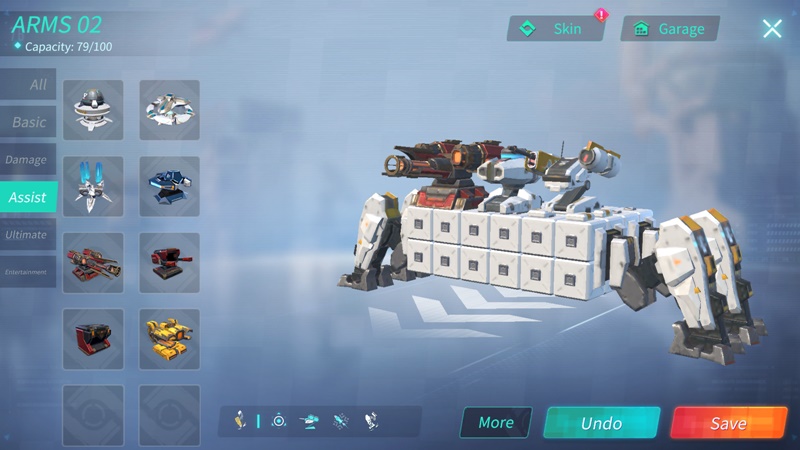Image resolution: width=800 pixels, height=450 pixels.
Task: Click the More button
Action: click(495, 423)
